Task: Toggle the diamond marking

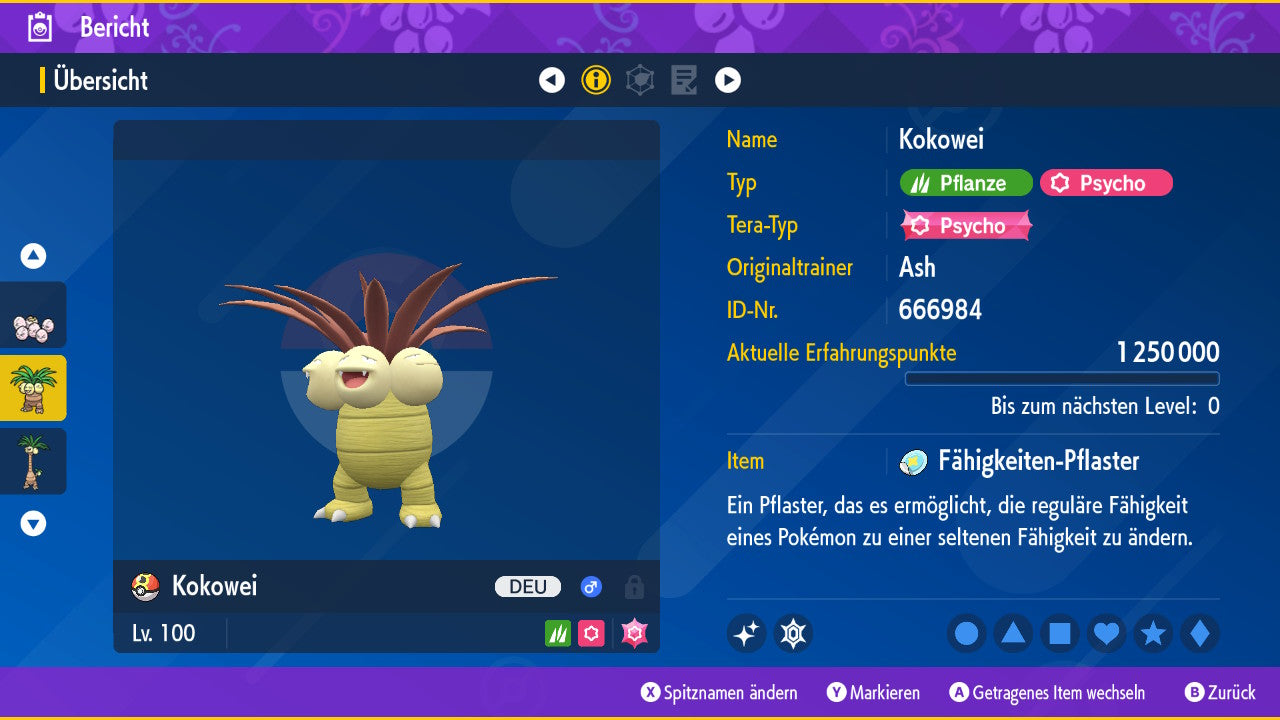Action: [x=1200, y=634]
